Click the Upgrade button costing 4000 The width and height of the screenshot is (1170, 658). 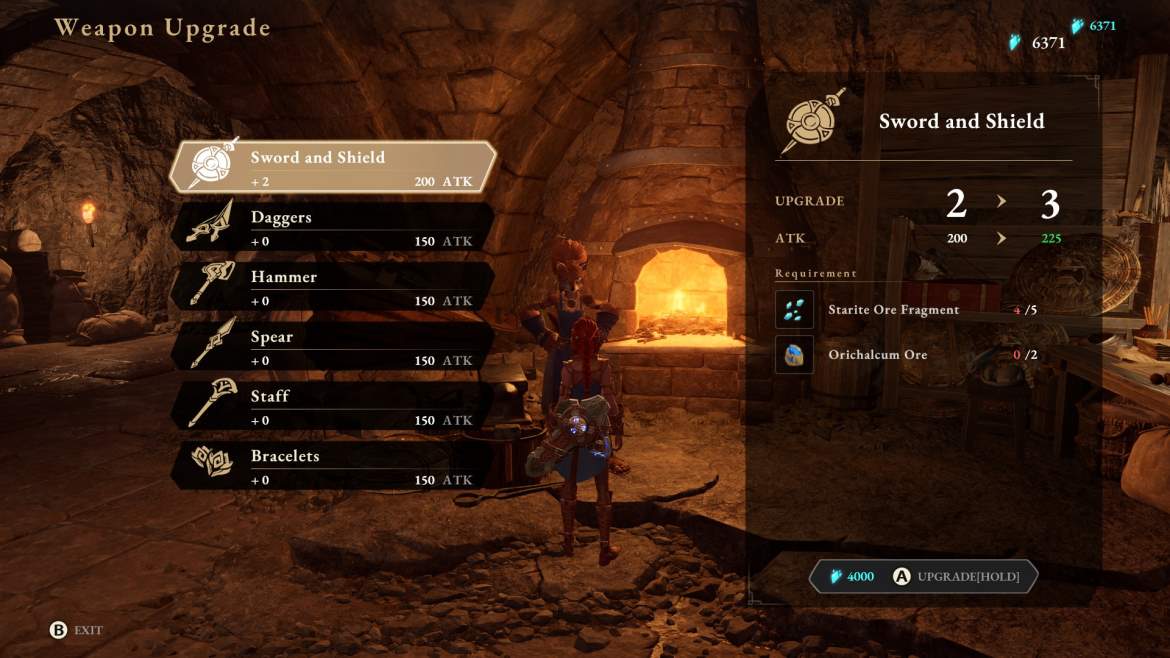point(924,577)
